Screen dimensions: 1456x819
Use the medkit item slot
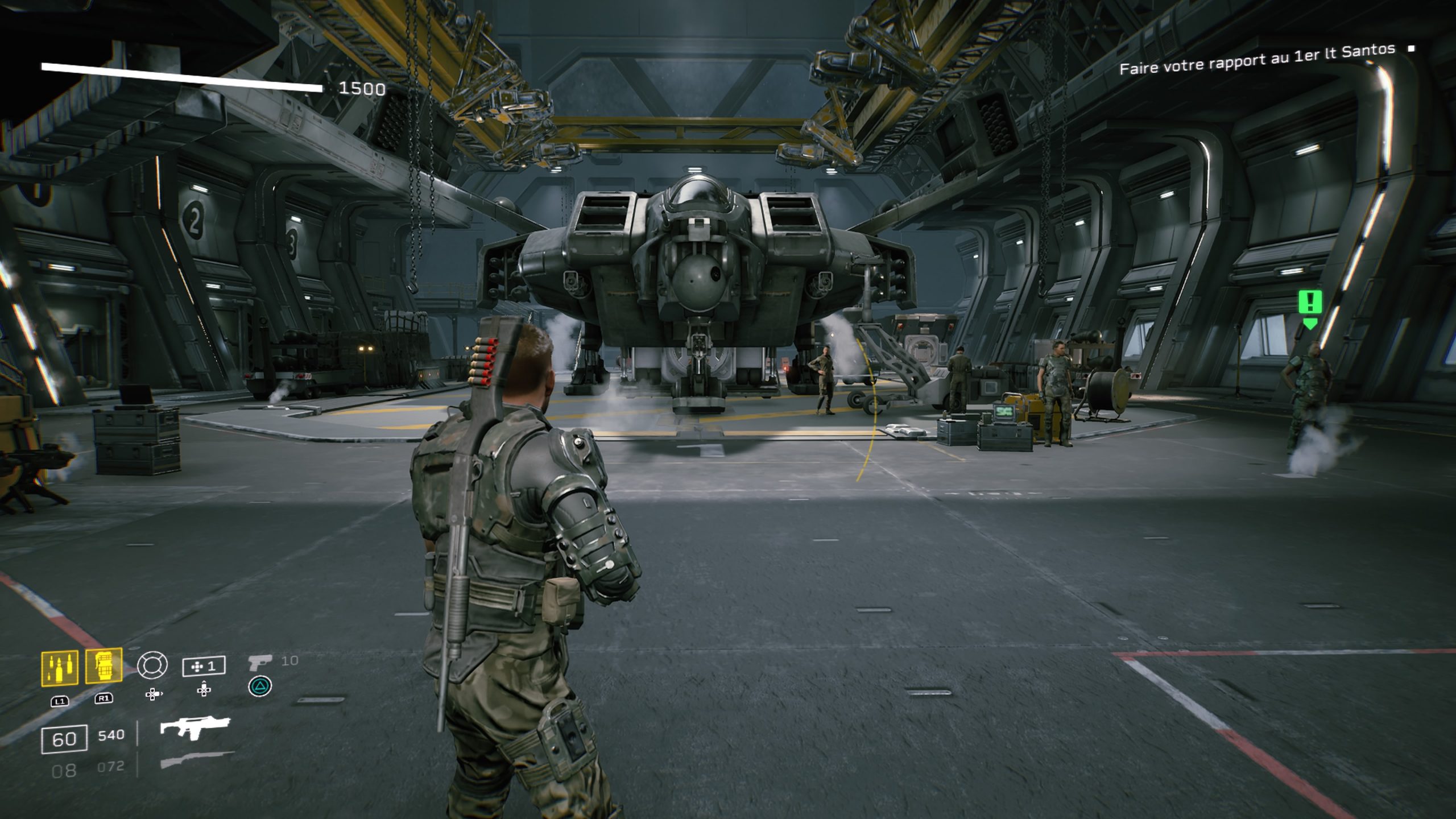coord(204,666)
